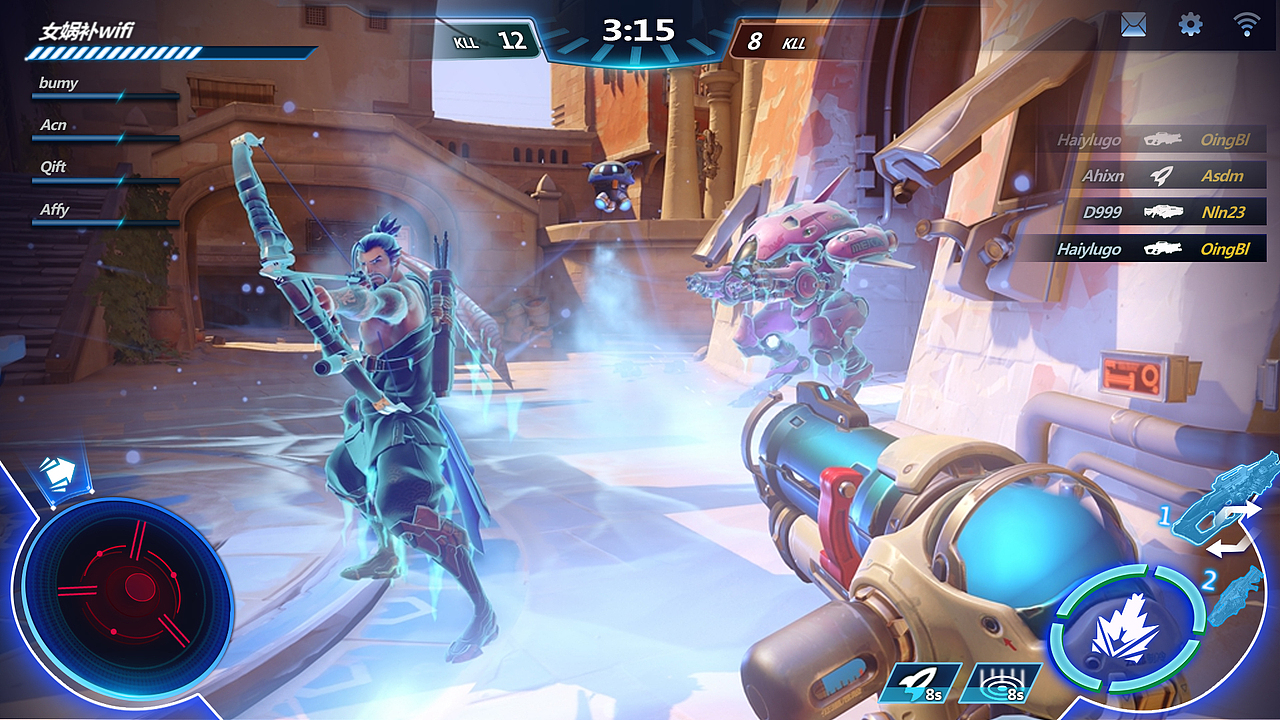The image size is (1280, 720).
Task: Tap the pentagon icon above joystick
Action: (x=61, y=472)
